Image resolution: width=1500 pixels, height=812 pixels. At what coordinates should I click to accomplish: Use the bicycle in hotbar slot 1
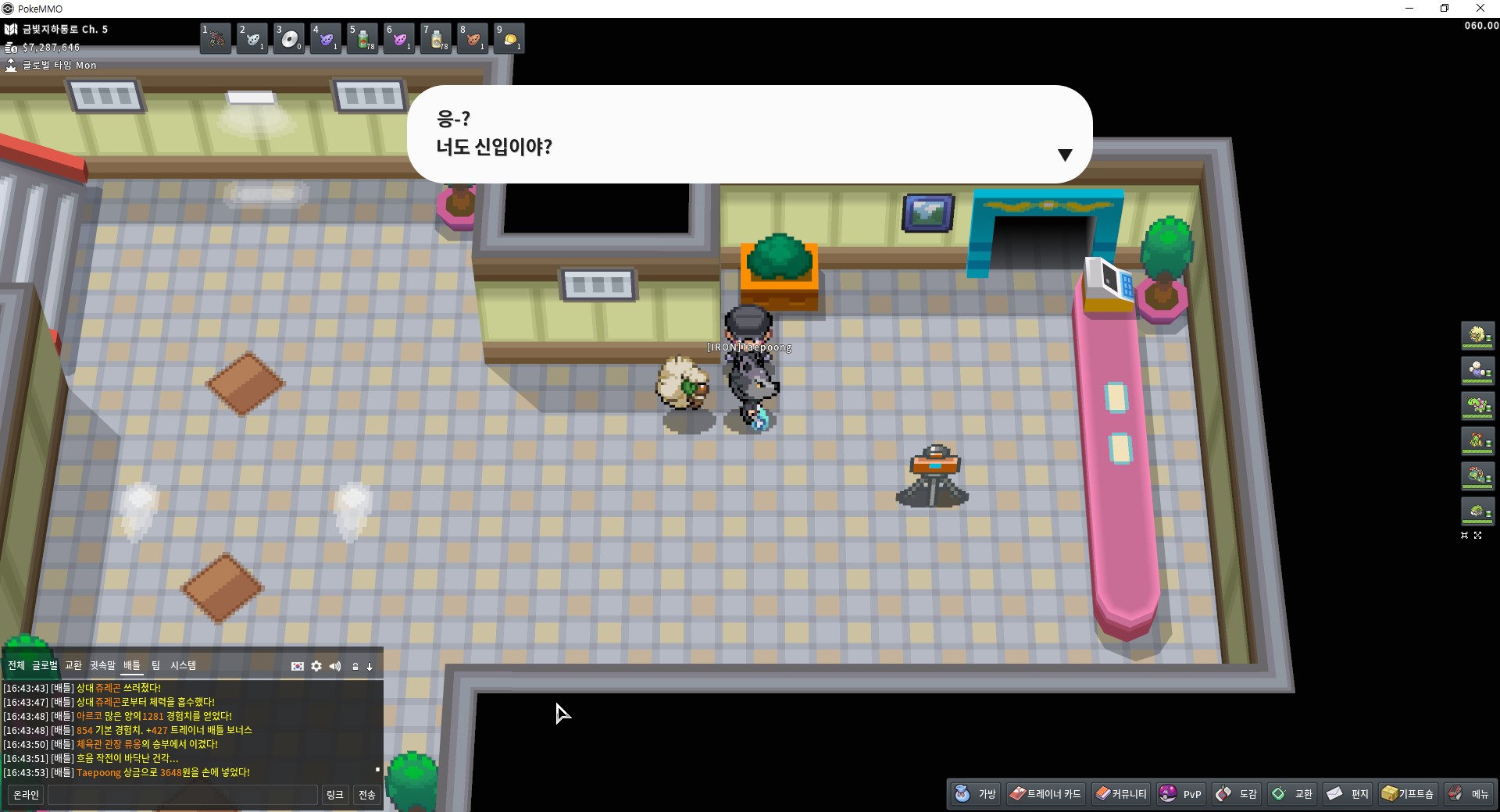tap(216, 38)
